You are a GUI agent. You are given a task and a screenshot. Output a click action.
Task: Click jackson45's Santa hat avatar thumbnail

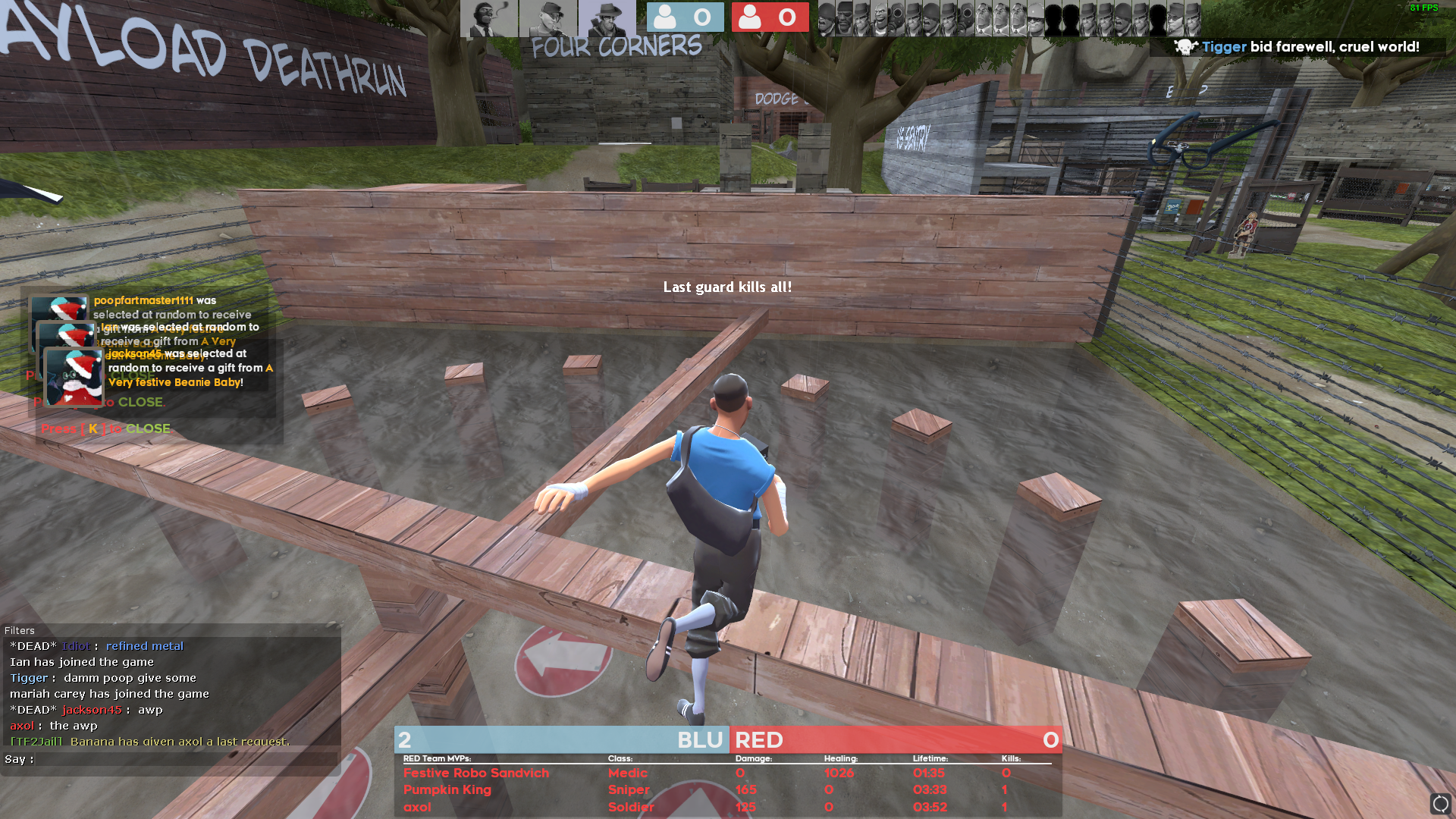point(74,377)
